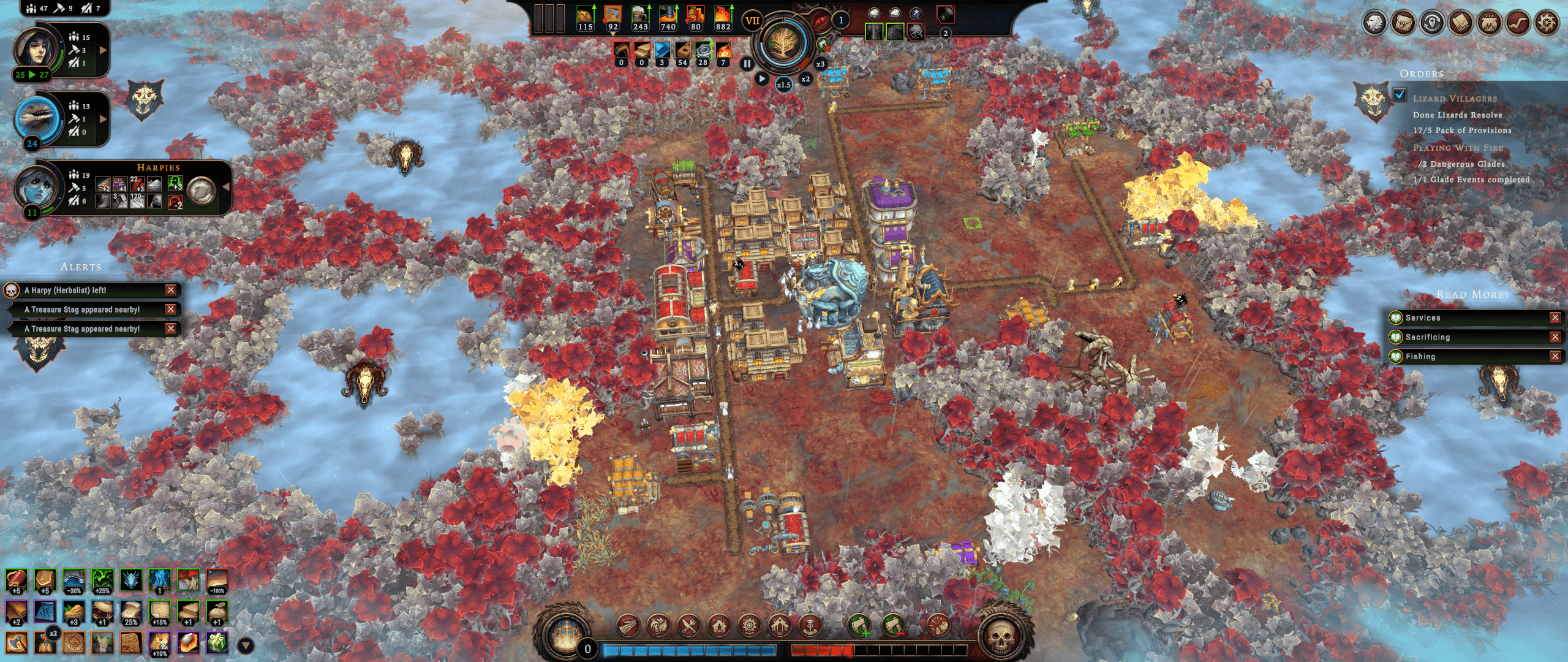Image resolution: width=1568 pixels, height=662 pixels.
Task: Resume normal speed with the play button
Action: (761, 78)
